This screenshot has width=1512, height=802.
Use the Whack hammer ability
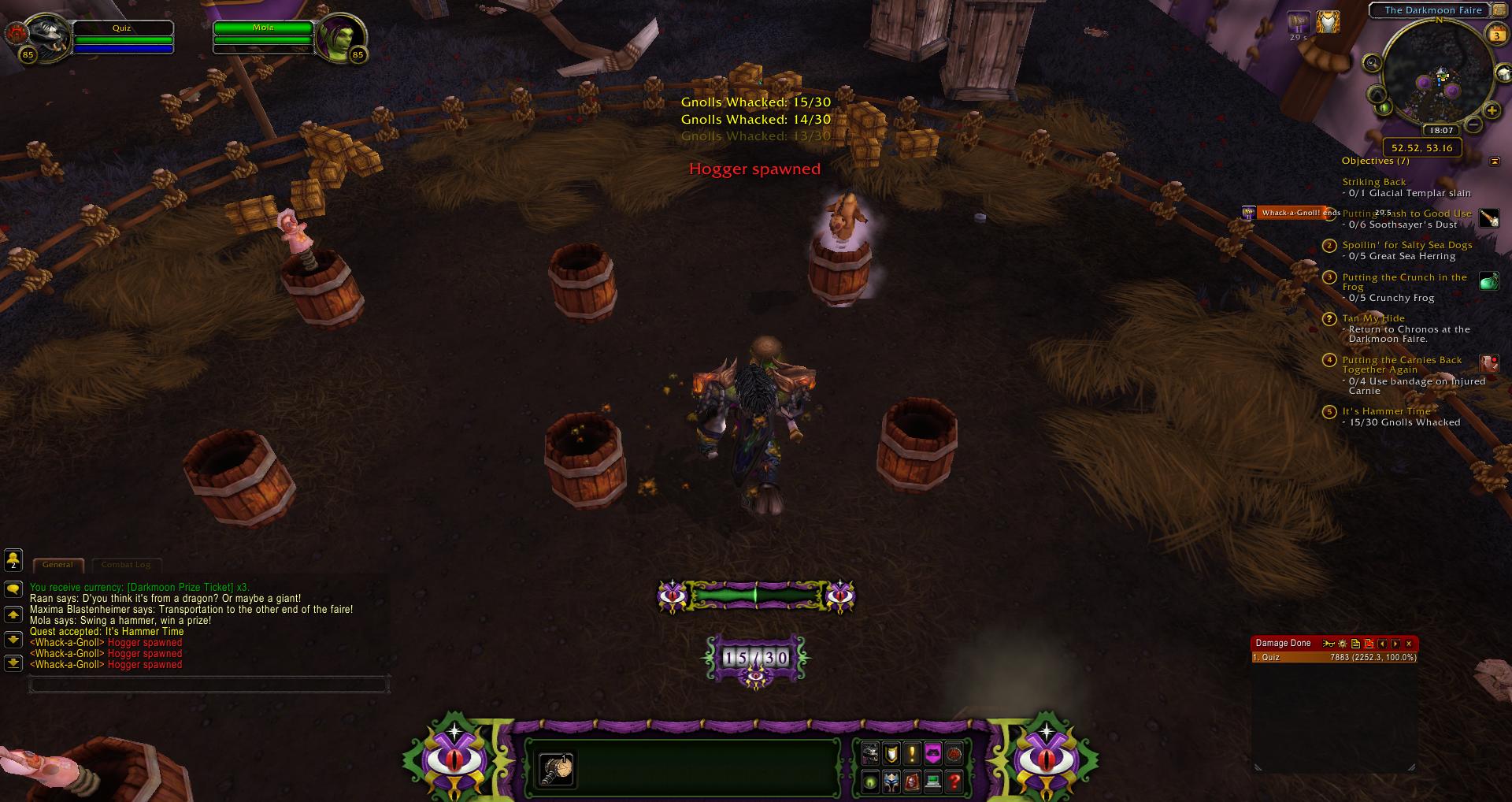[x=556, y=769]
